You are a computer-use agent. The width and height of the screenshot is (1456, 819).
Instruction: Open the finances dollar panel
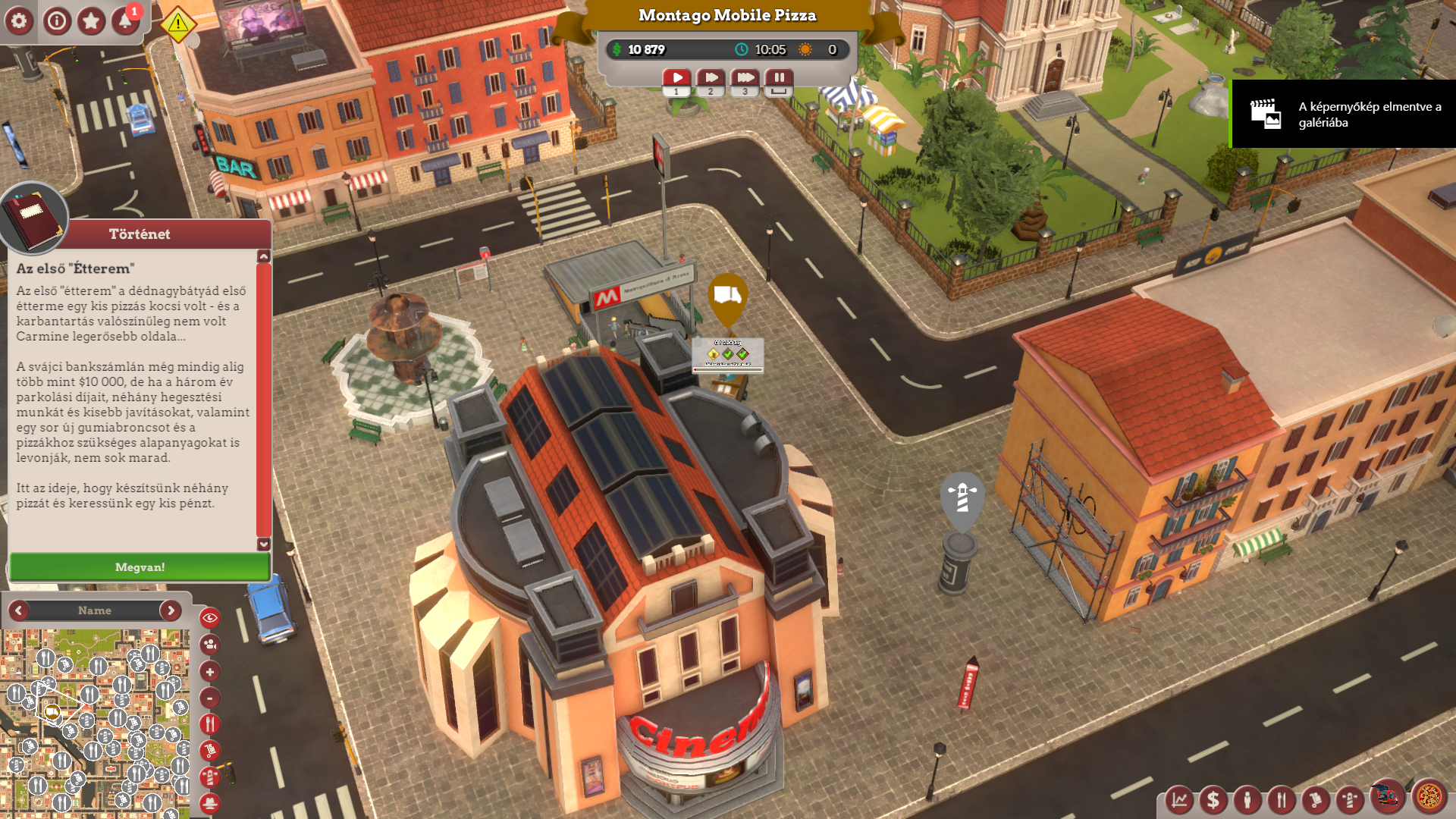tap(1213, 799)
